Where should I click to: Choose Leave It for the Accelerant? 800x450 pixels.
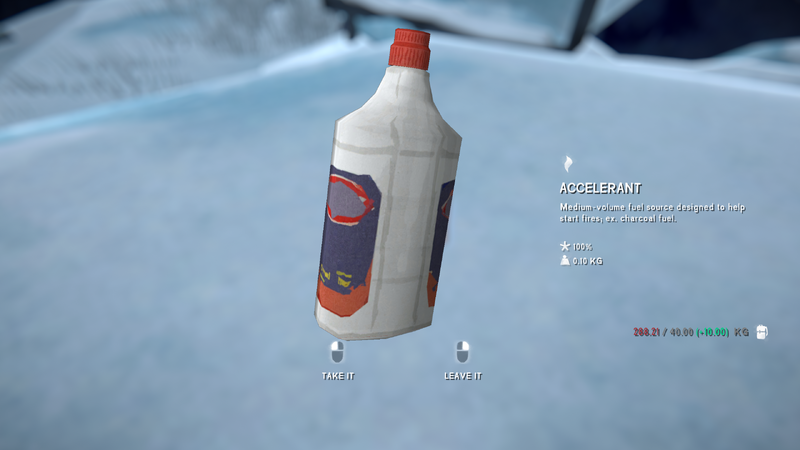[x=462, y=362]
